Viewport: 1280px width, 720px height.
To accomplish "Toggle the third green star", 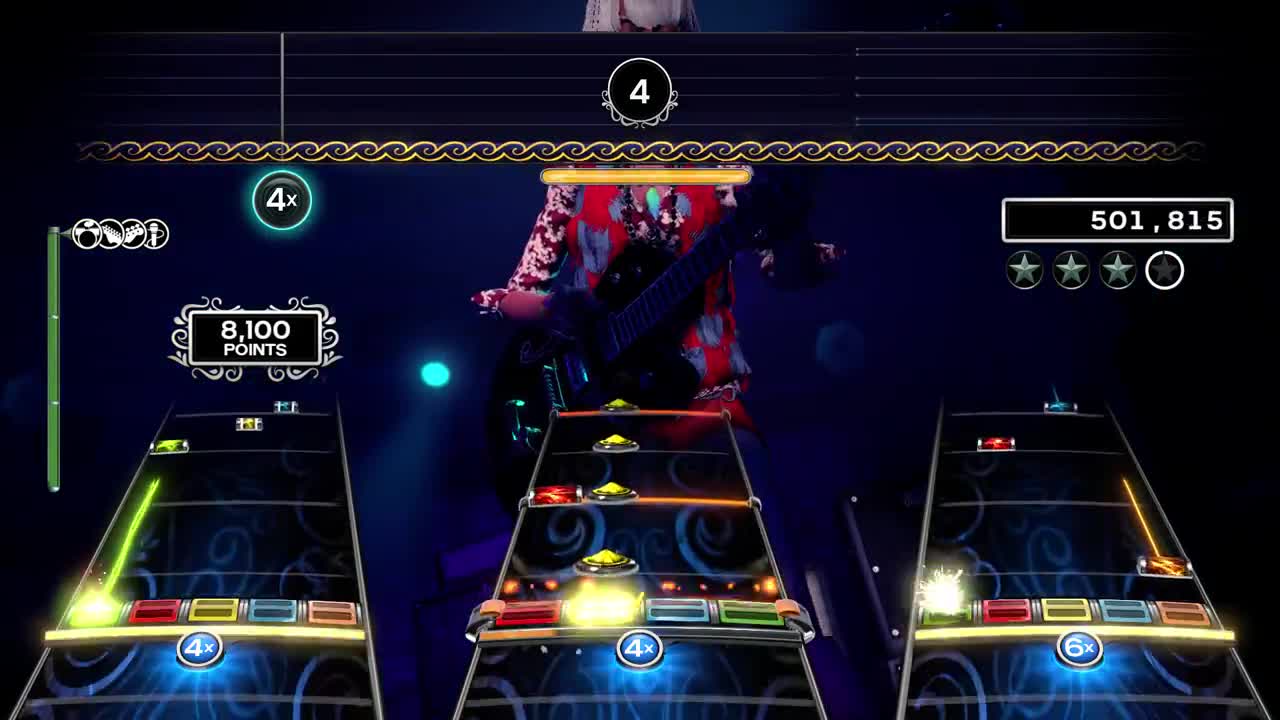I will pyautogui.click(x=1115, y=270).
